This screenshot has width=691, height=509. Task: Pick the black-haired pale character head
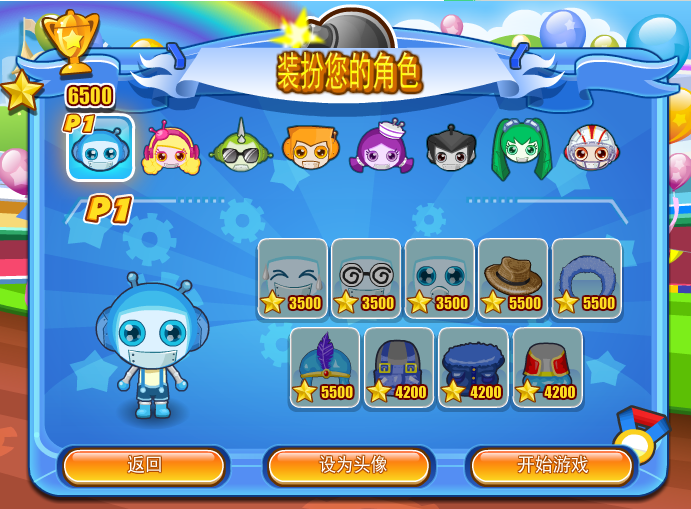click(x=449, y=149)
